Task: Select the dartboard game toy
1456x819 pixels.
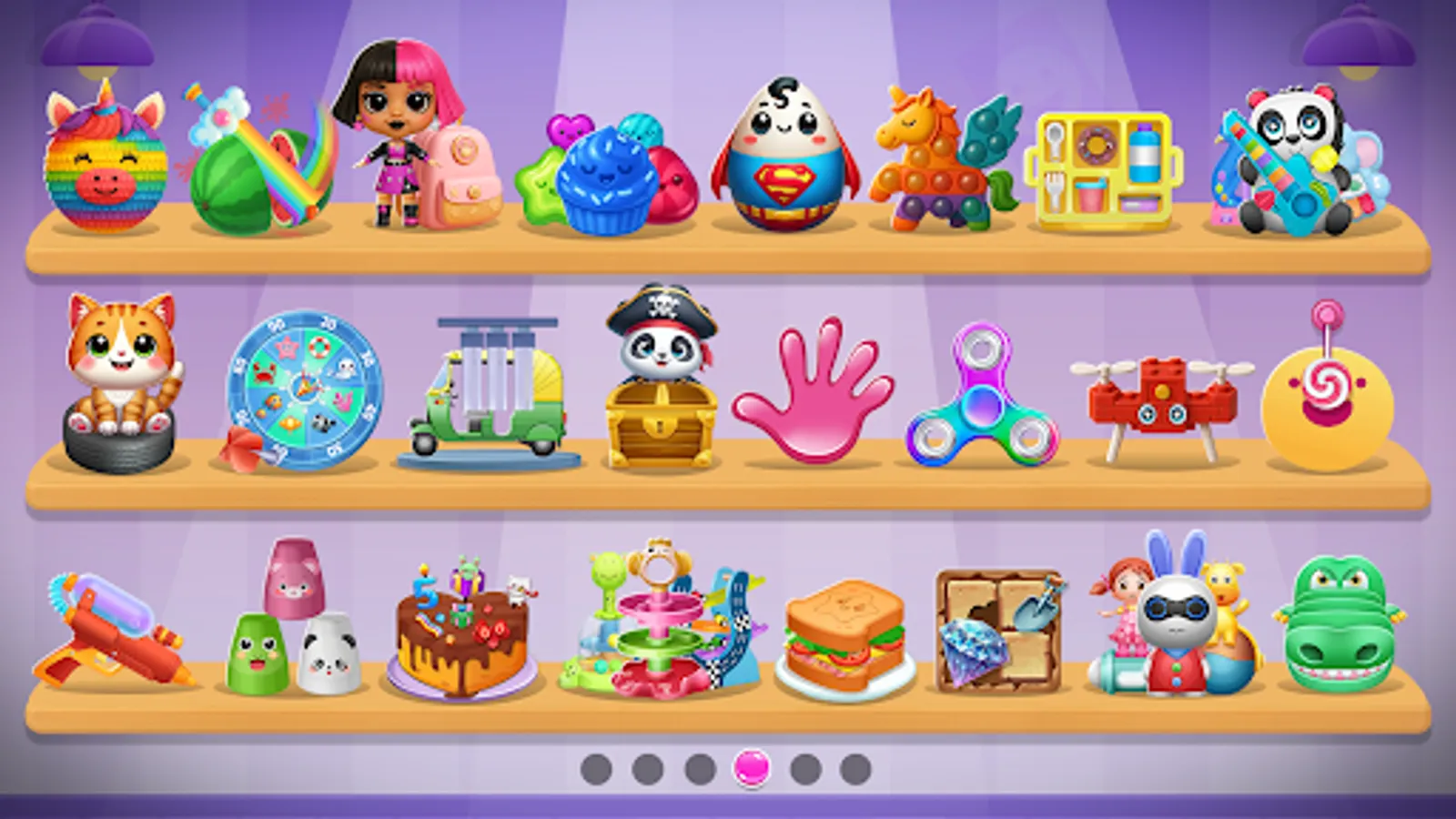Action: [x=302, y=382]
